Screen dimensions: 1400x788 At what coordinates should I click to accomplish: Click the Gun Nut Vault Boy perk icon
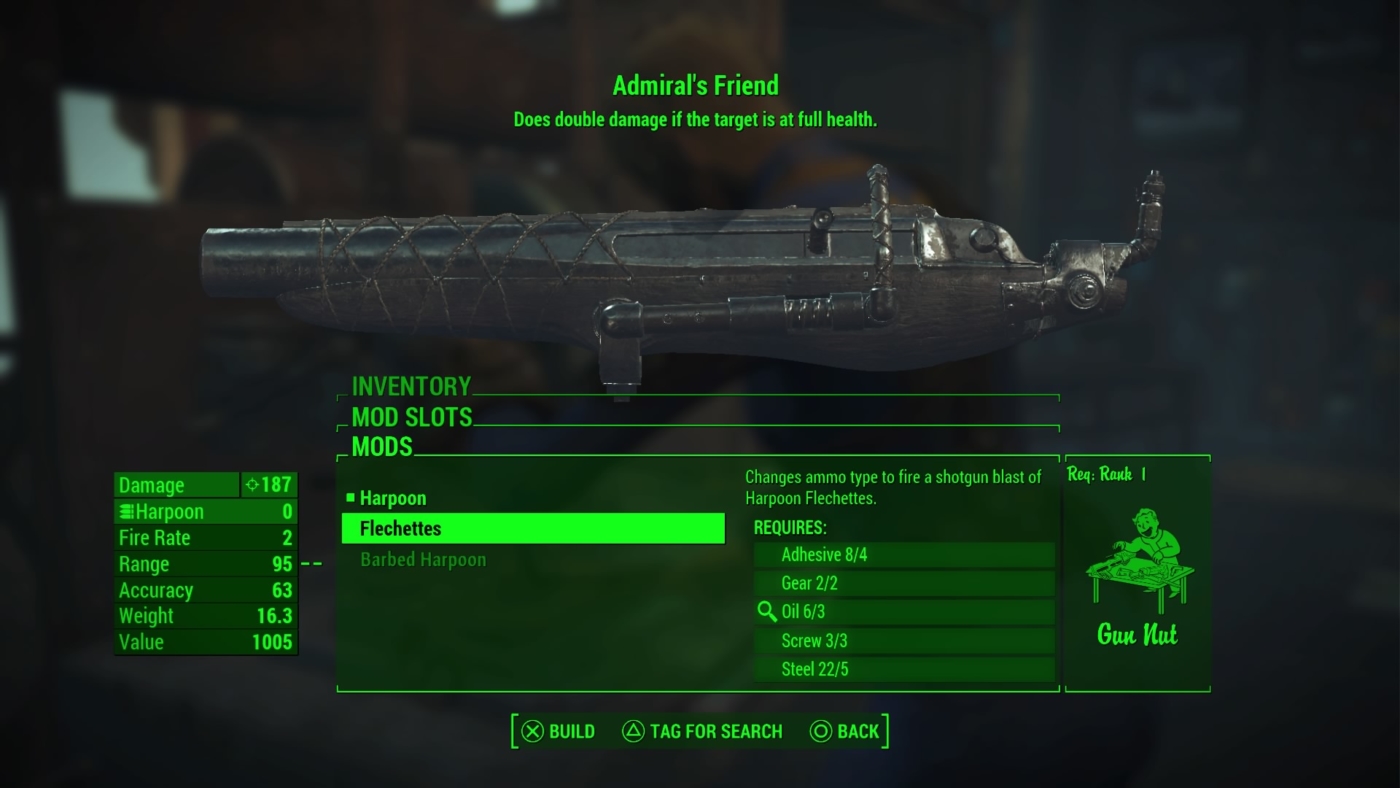[x=1137, y=555]
